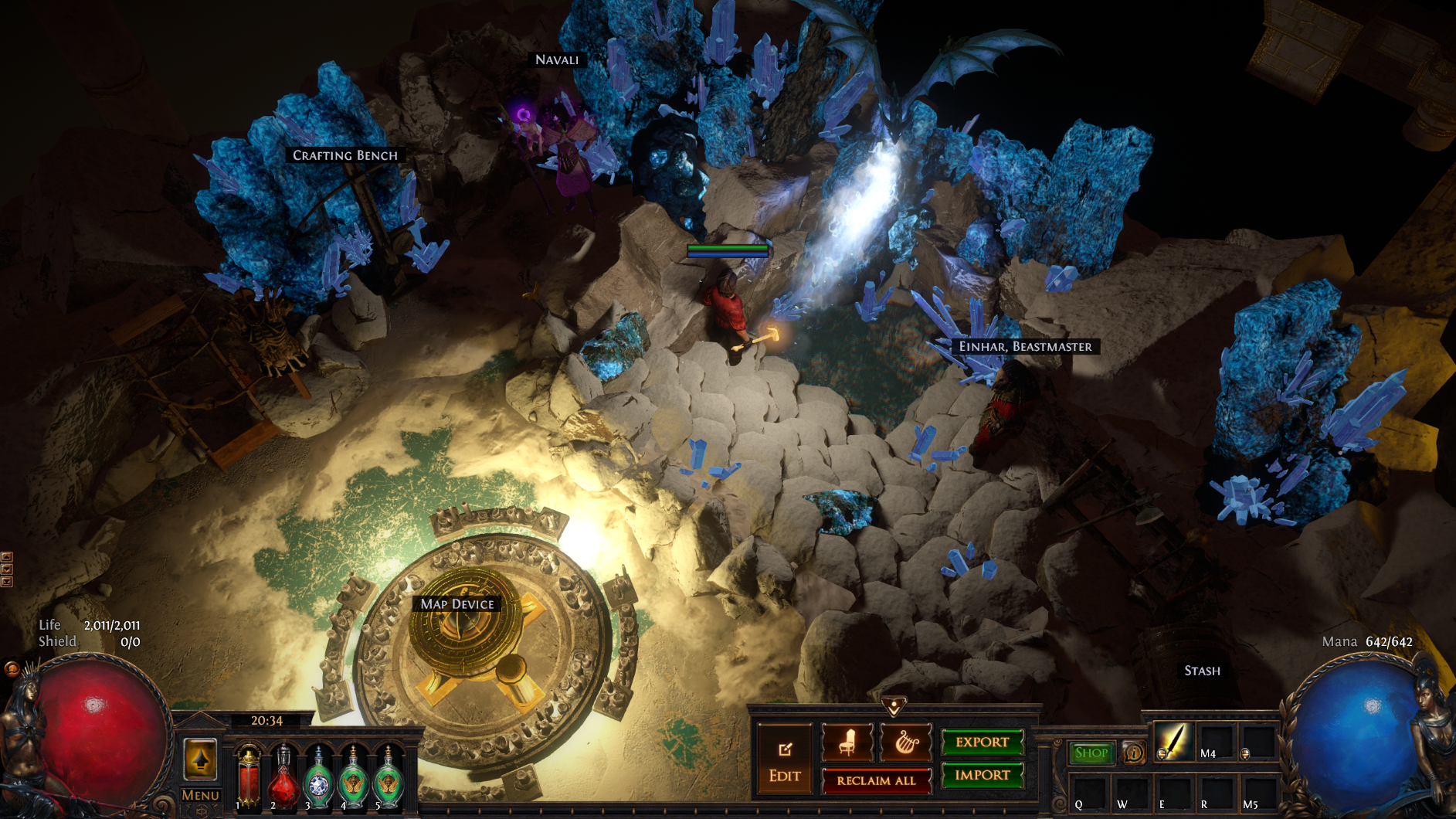Viewport: 1456px width, 819px height.
Task: Open the lyre music button
Action: pyautogui.click(x=905, y=743)
